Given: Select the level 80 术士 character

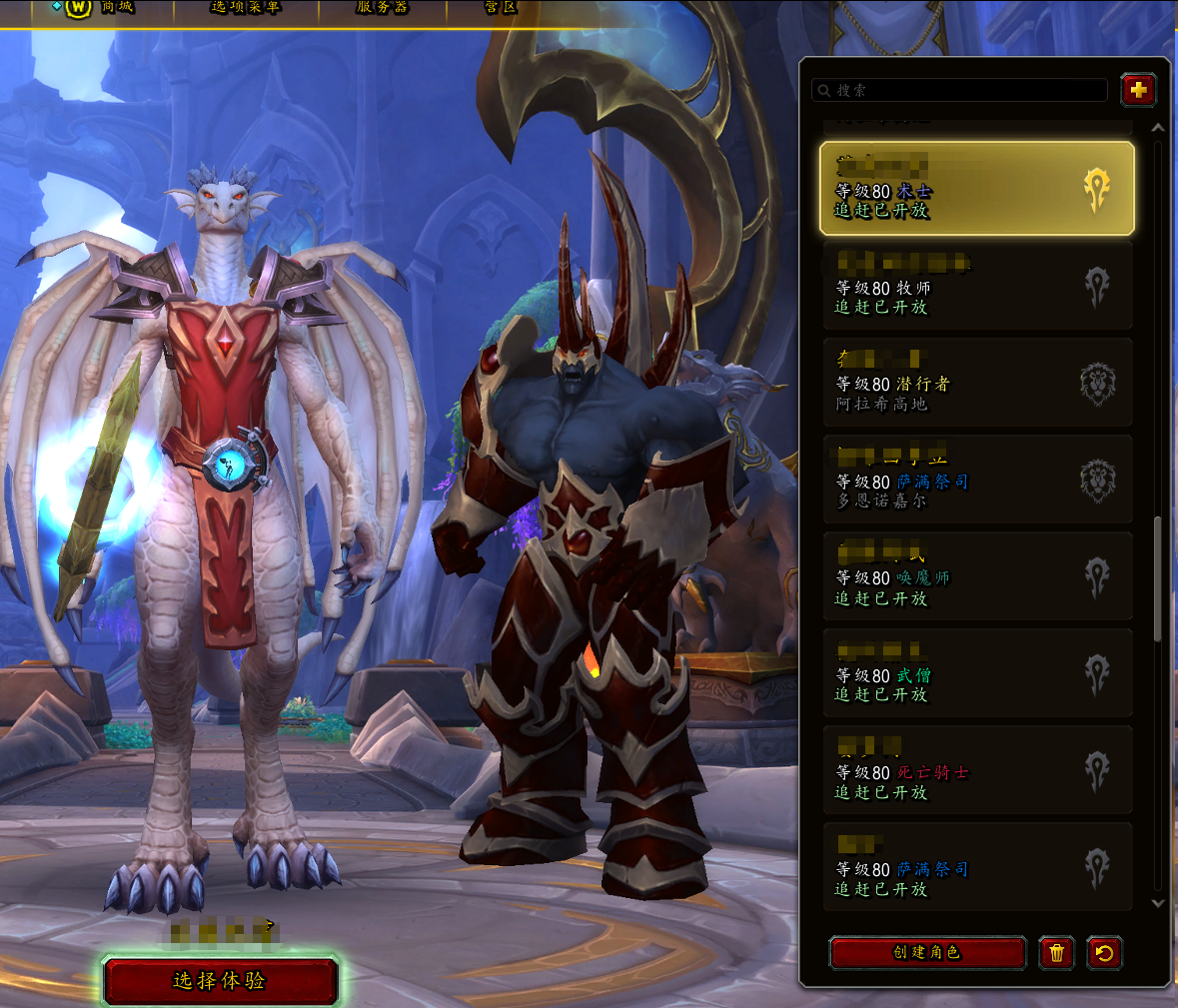Looking at the screenshot, I should point(976,189).
